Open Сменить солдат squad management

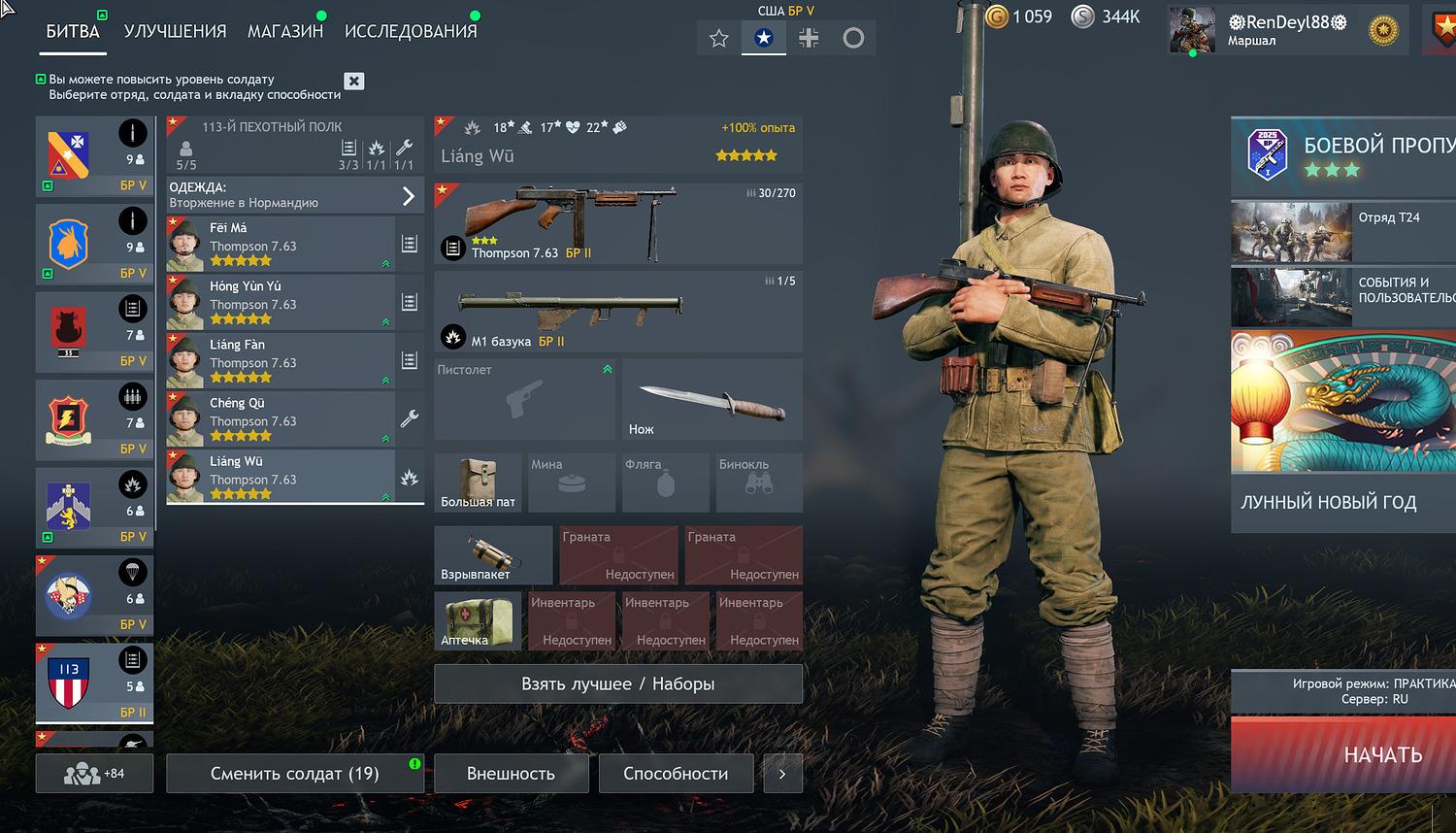pyautogui.click(x=294, y=774)
